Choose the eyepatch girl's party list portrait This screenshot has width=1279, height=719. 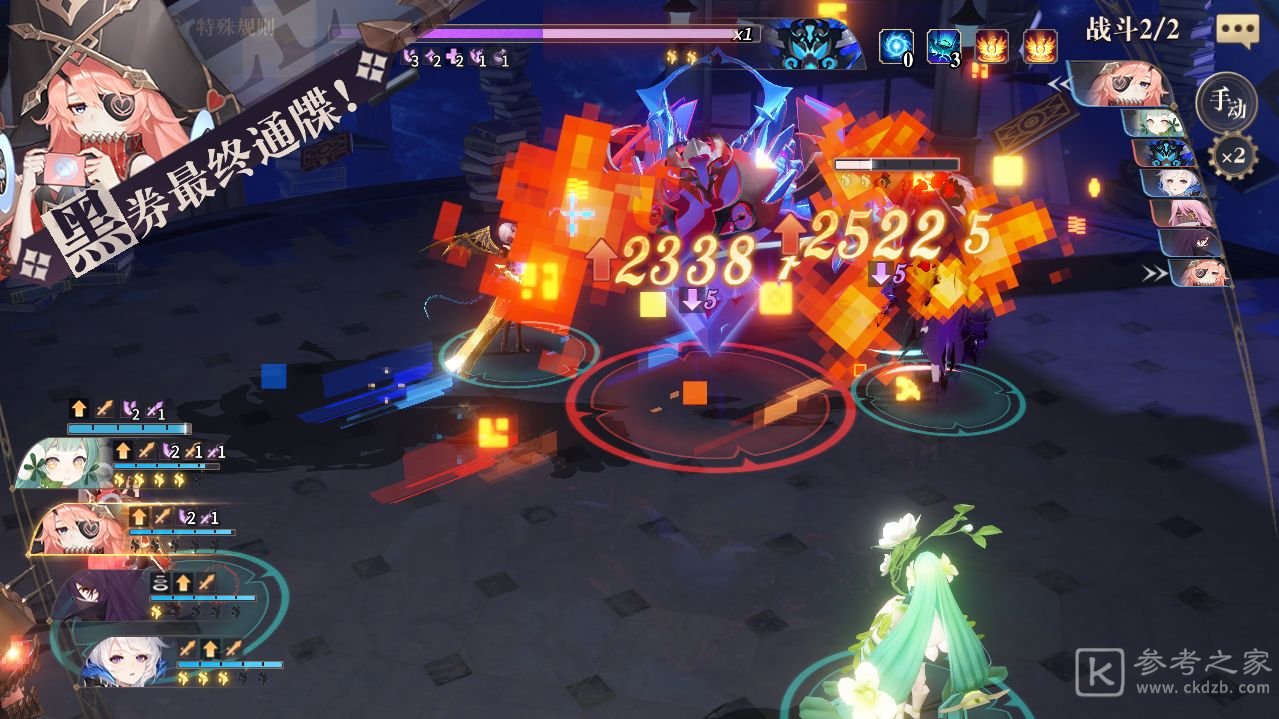[x=78, y=527]
